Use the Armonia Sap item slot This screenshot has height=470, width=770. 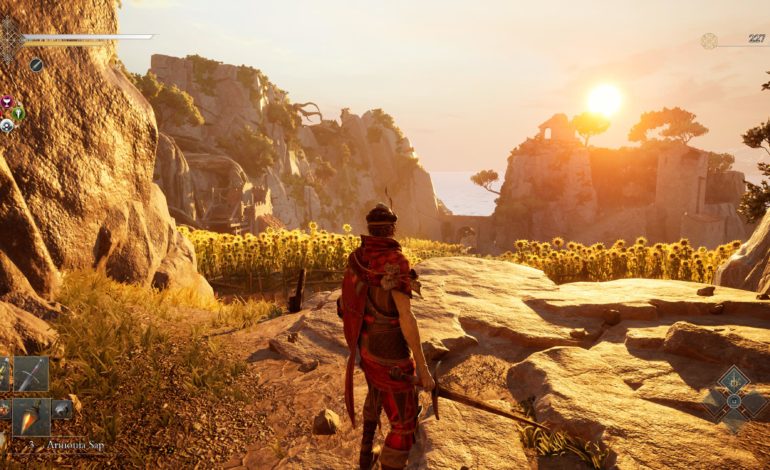(x=30, y=415)
